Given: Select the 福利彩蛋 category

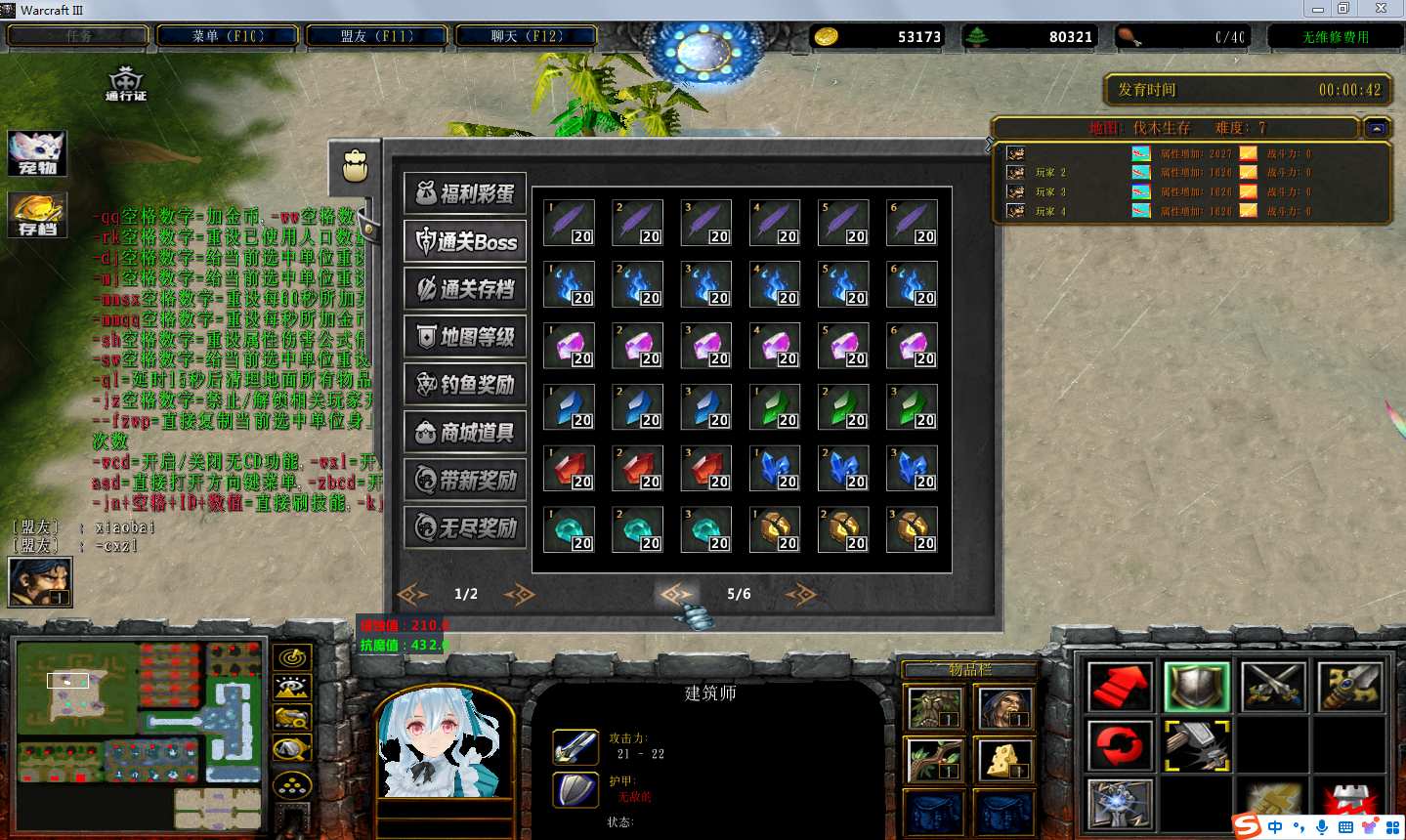Looking at the screenshot, I should 465,193.
